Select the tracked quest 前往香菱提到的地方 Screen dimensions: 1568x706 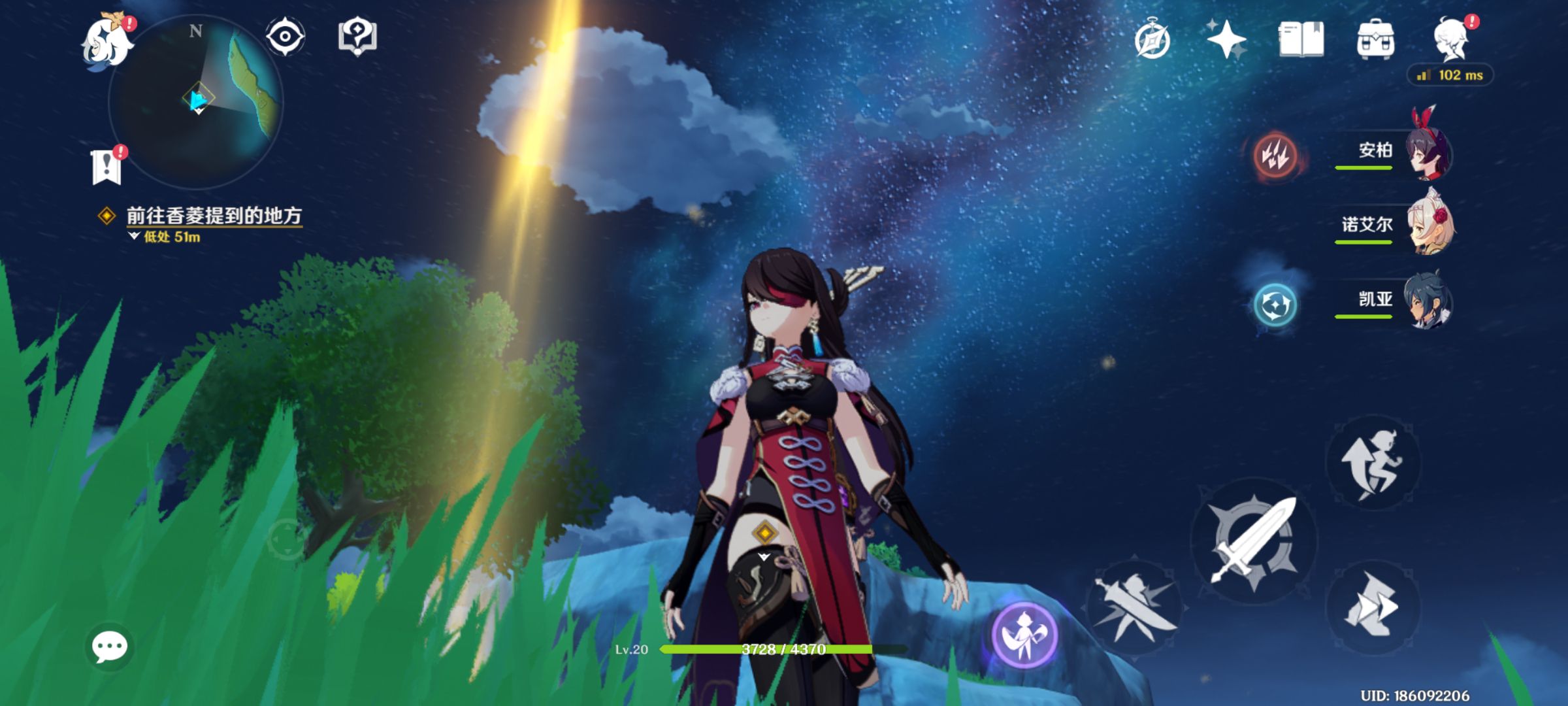click(x=213, y=216)
